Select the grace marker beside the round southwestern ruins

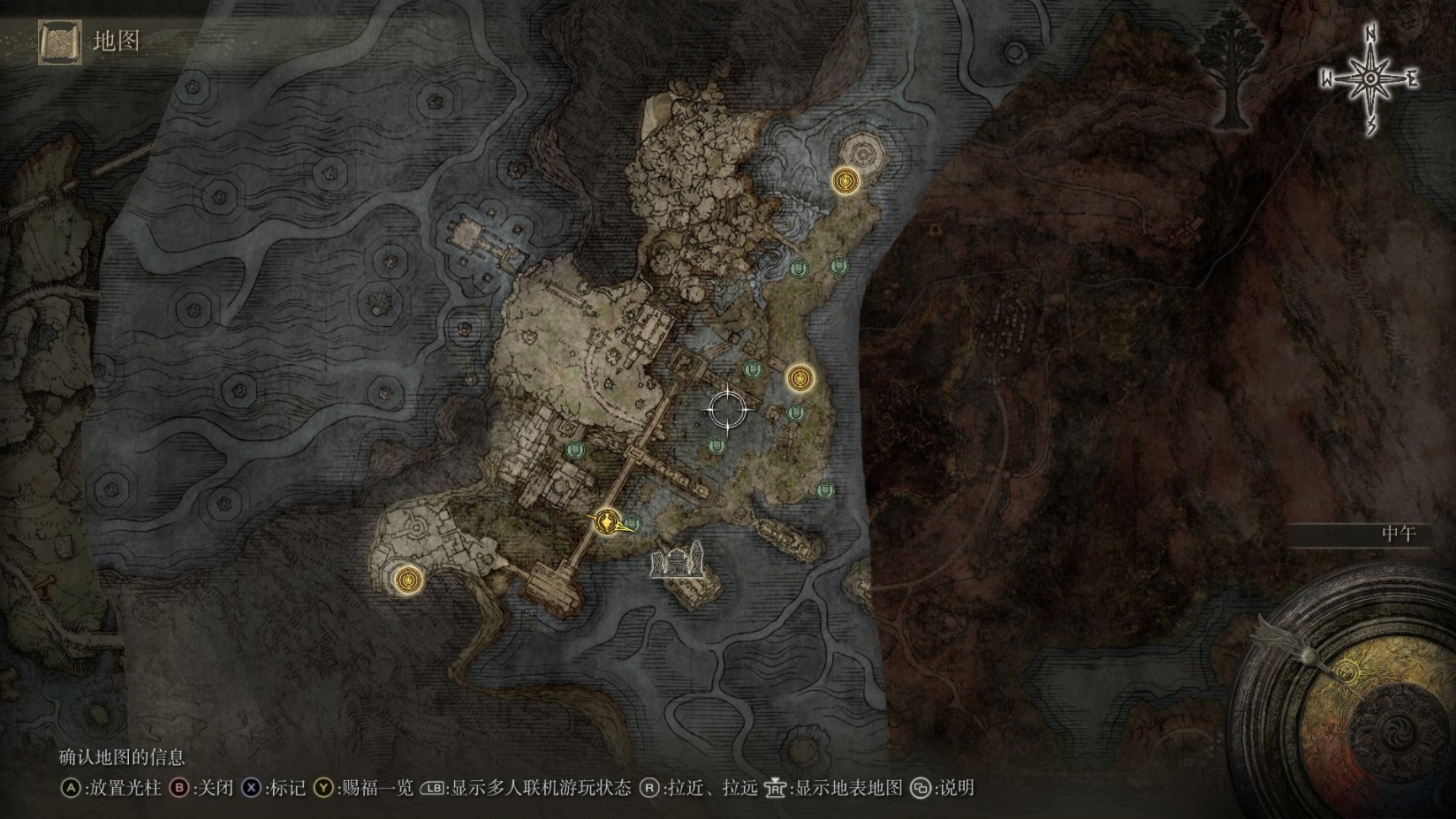[409, 580]
